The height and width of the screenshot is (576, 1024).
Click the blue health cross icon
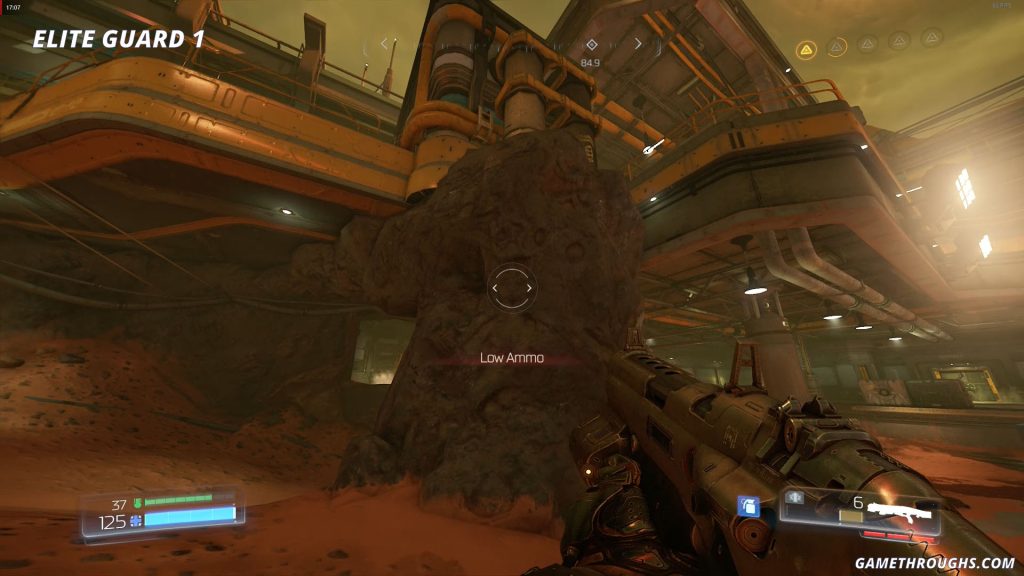[136, 522]
